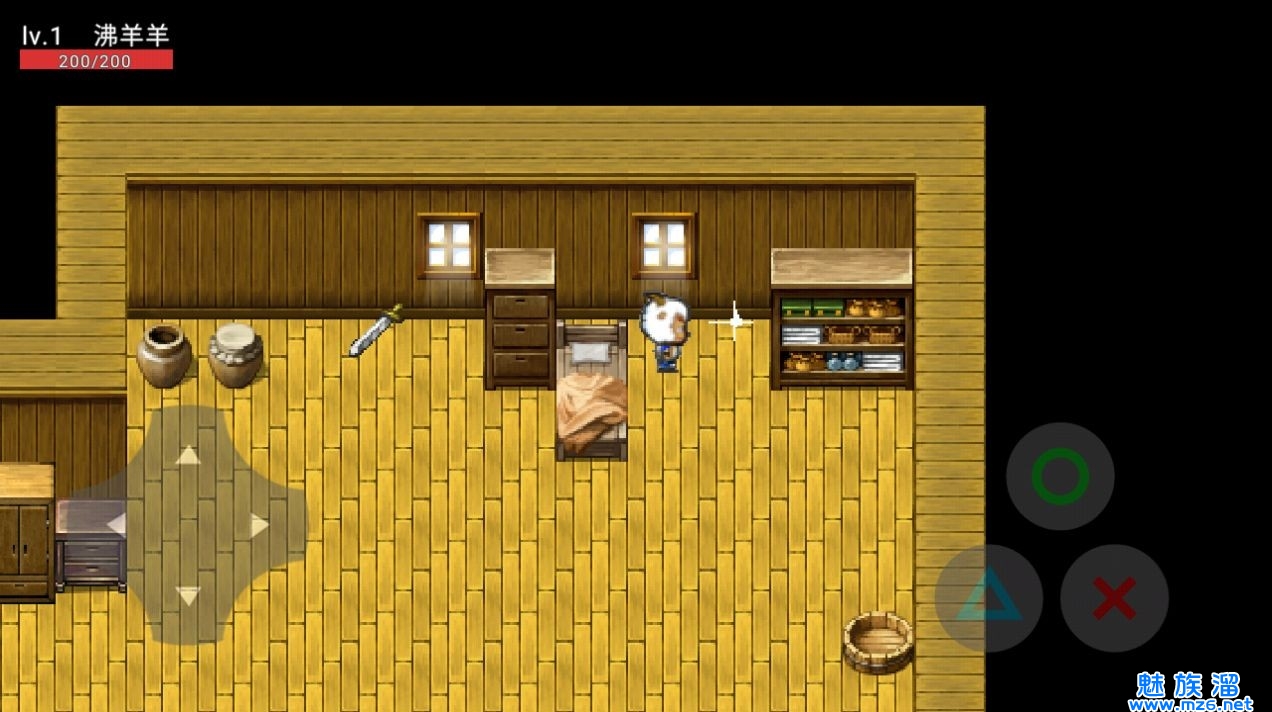Tap the red X cancel button
This screenshot has height=712, width=1272.
click(x=1114, y=598)
